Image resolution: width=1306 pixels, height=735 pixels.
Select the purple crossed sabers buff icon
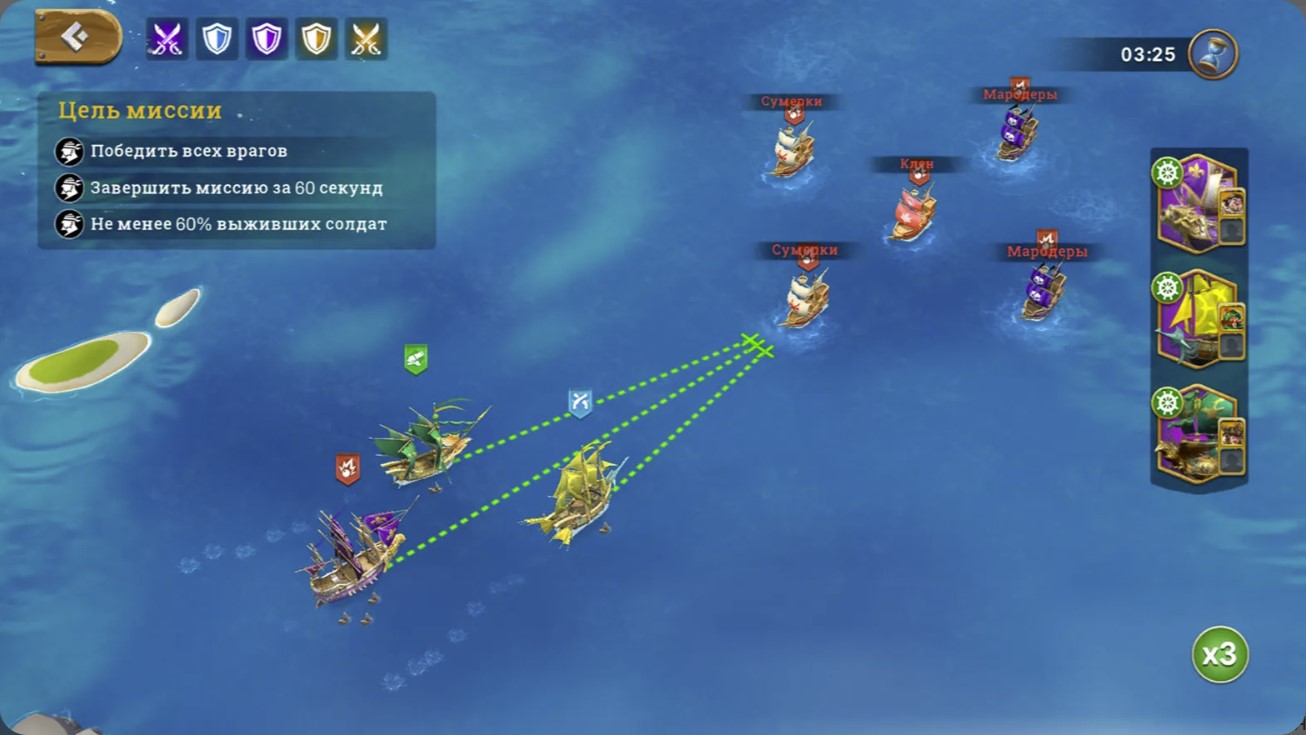[x=167, y=39]
